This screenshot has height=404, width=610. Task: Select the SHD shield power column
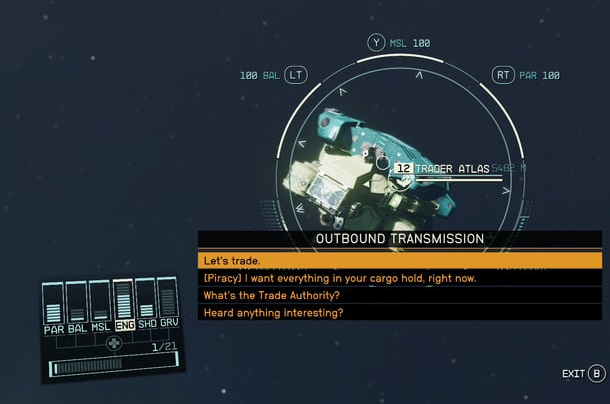point(146,306)
